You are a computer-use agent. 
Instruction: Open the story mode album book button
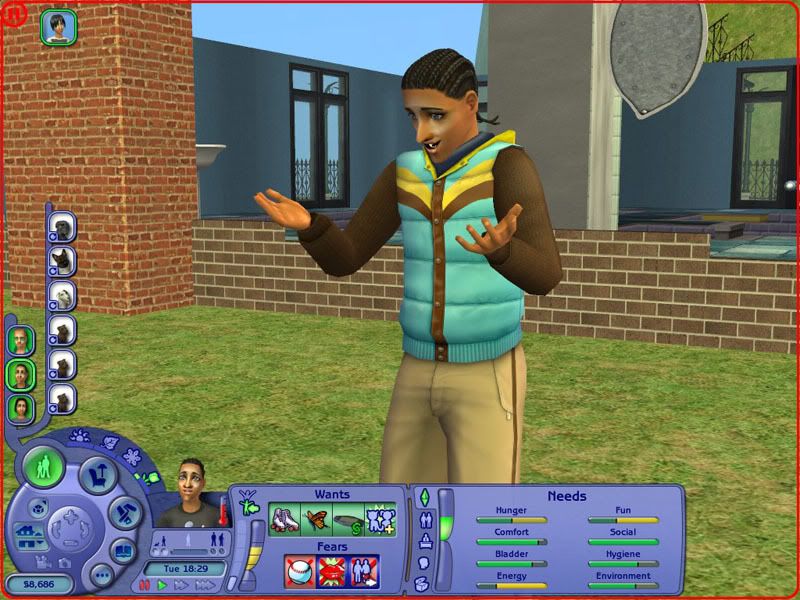click(121, 551)
